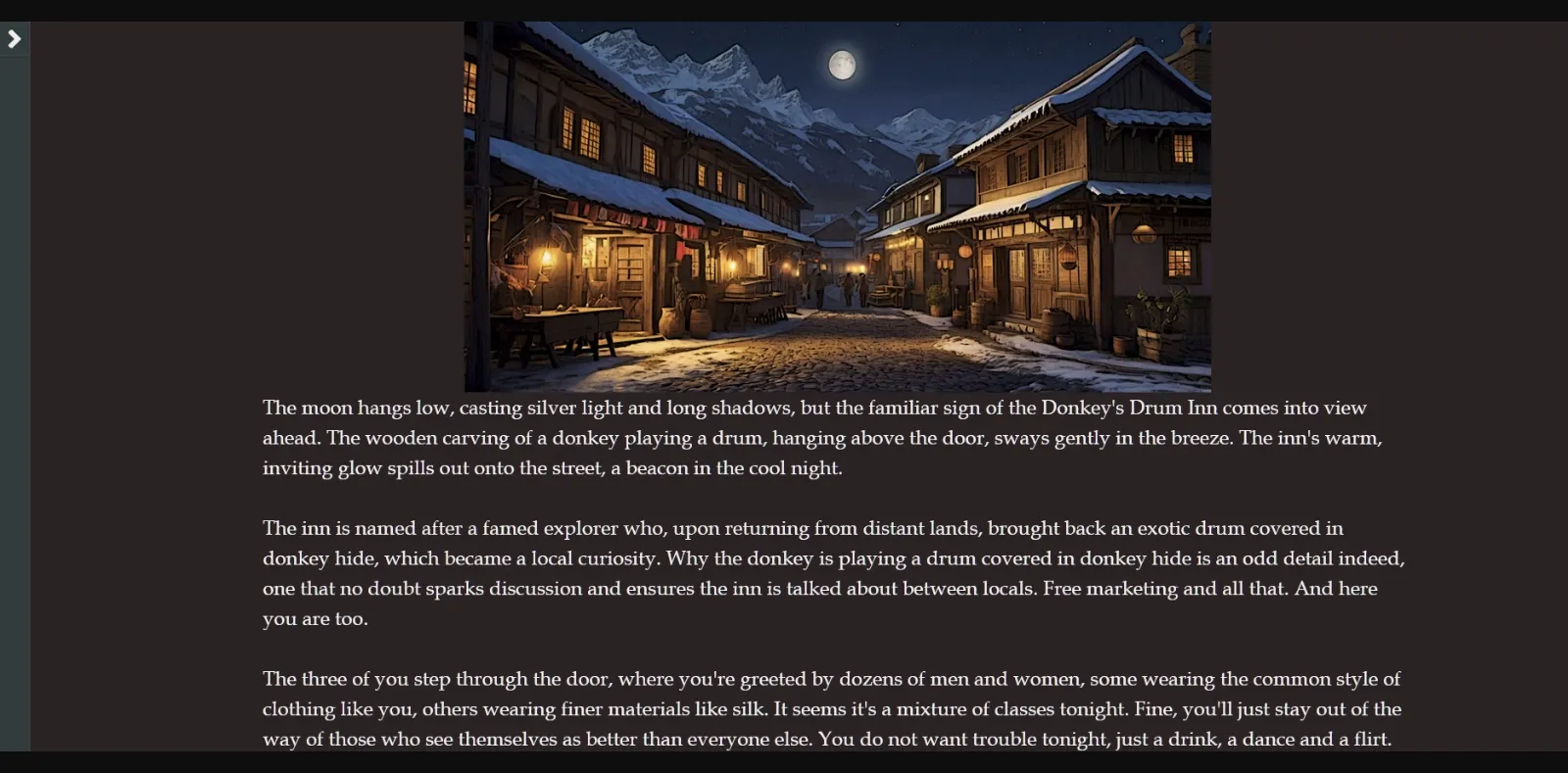
Task: Click between the second and third paragraphs
Action: click(833, 649)
